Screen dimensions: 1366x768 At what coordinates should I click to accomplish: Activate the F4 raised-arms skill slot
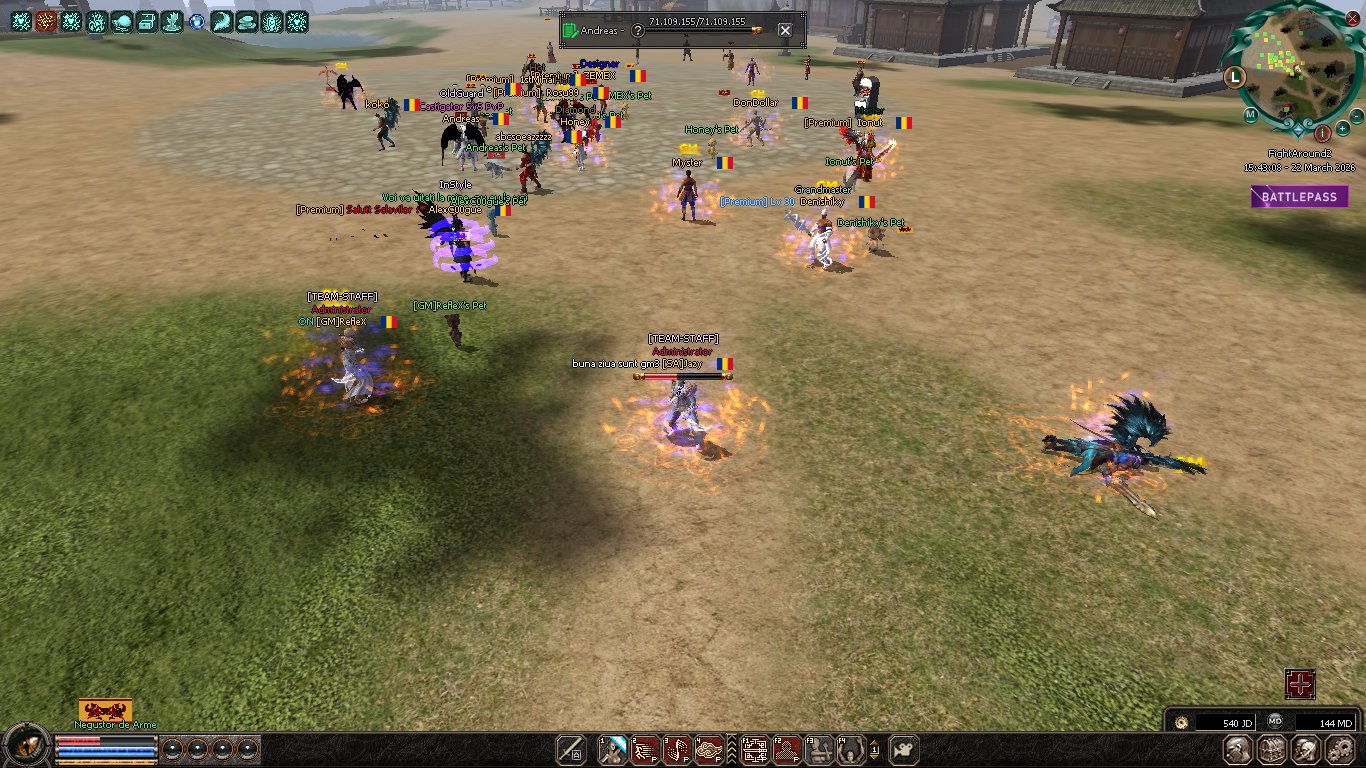(851, 749)
